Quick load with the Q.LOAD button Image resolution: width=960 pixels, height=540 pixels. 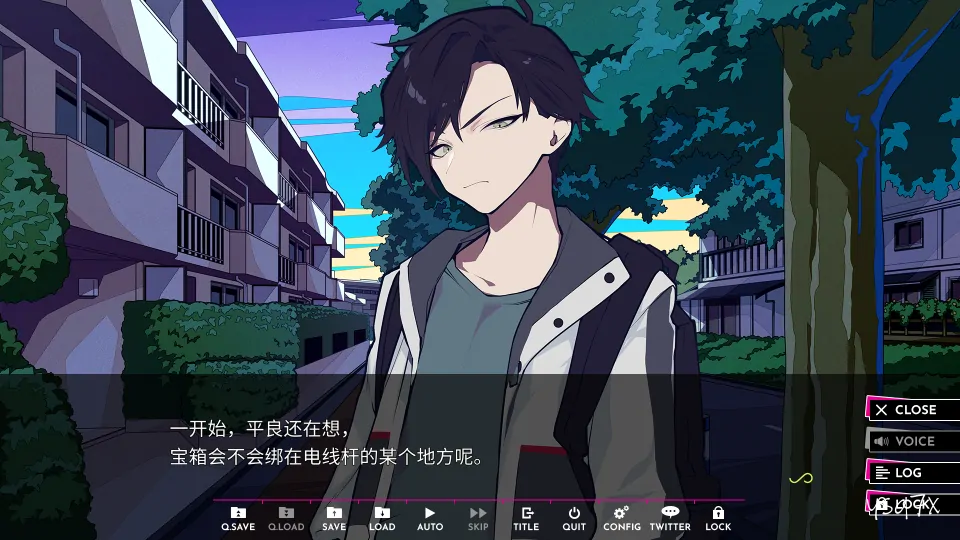pyautogui.click(x=286, y=518)
